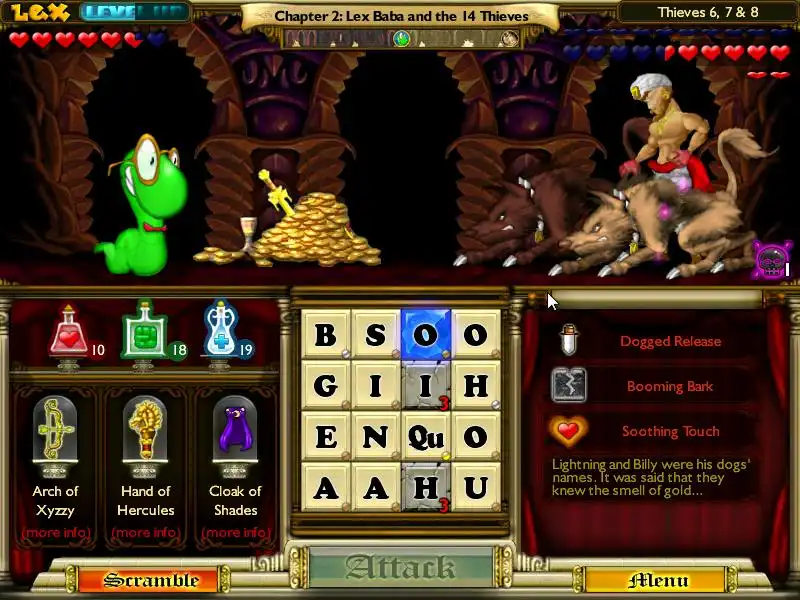Select the cracked stone I tile
This screenshot has width=800, height=600.
point(426,385)
